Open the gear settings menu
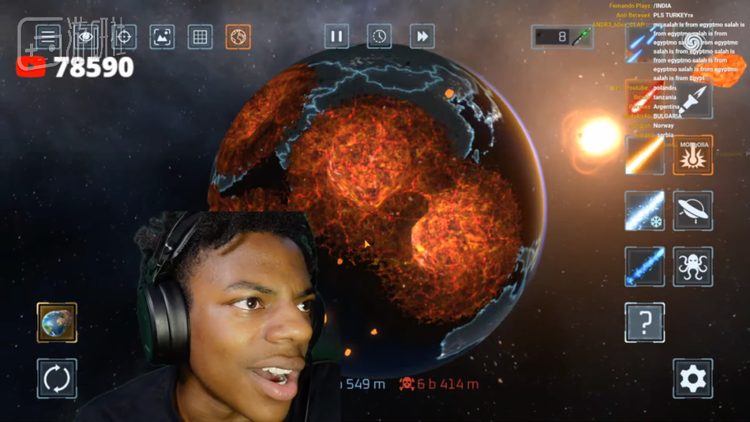 (693, 379)
